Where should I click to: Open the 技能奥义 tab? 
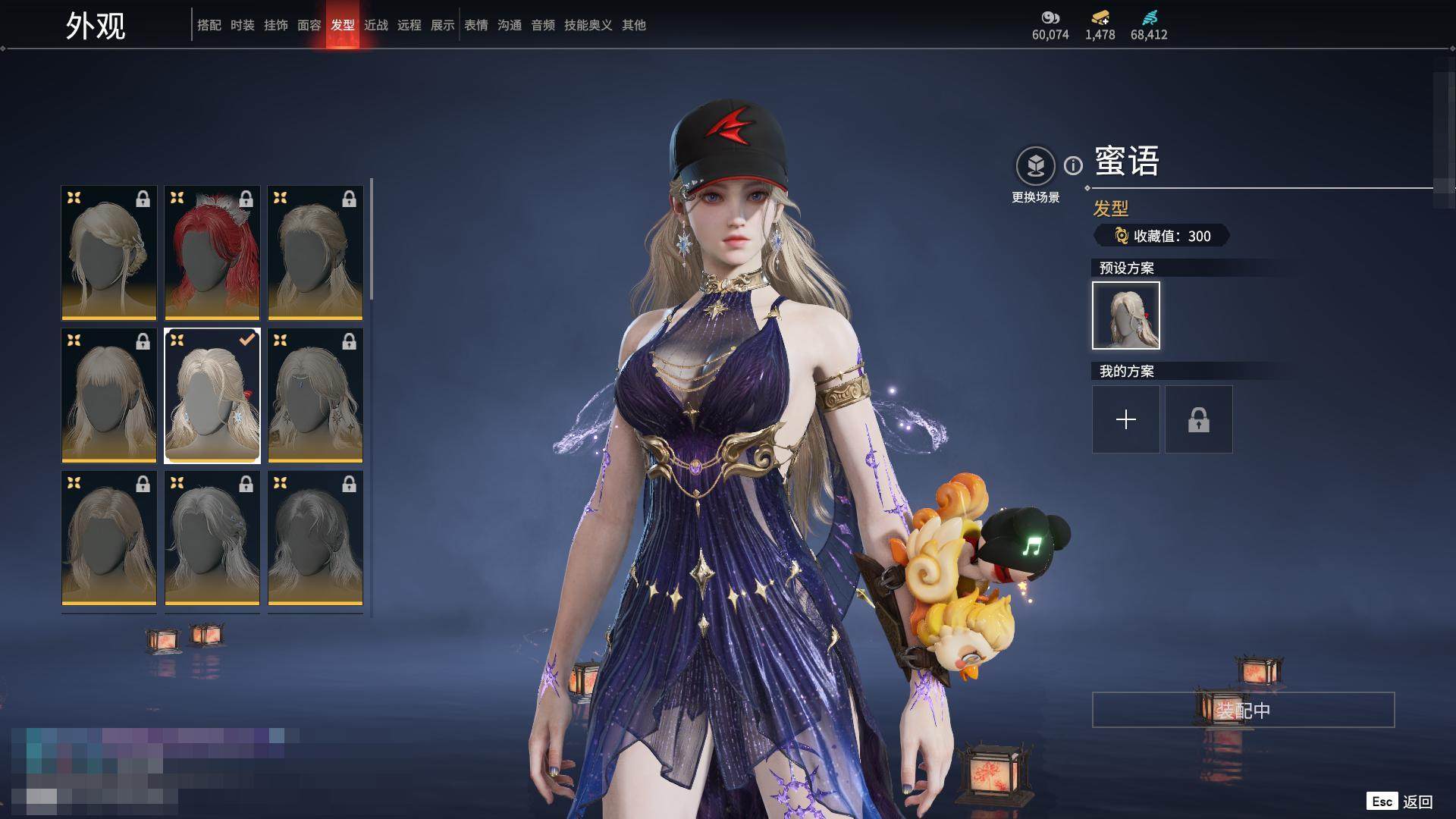[588, 25]
